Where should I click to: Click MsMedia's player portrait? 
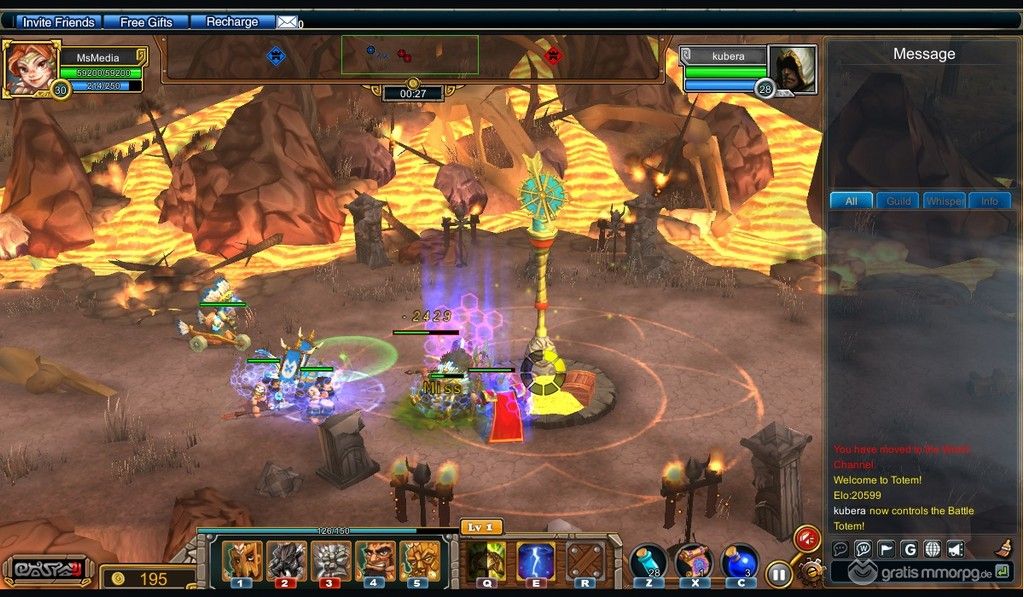pyautogui.click(x=29, y=66)
